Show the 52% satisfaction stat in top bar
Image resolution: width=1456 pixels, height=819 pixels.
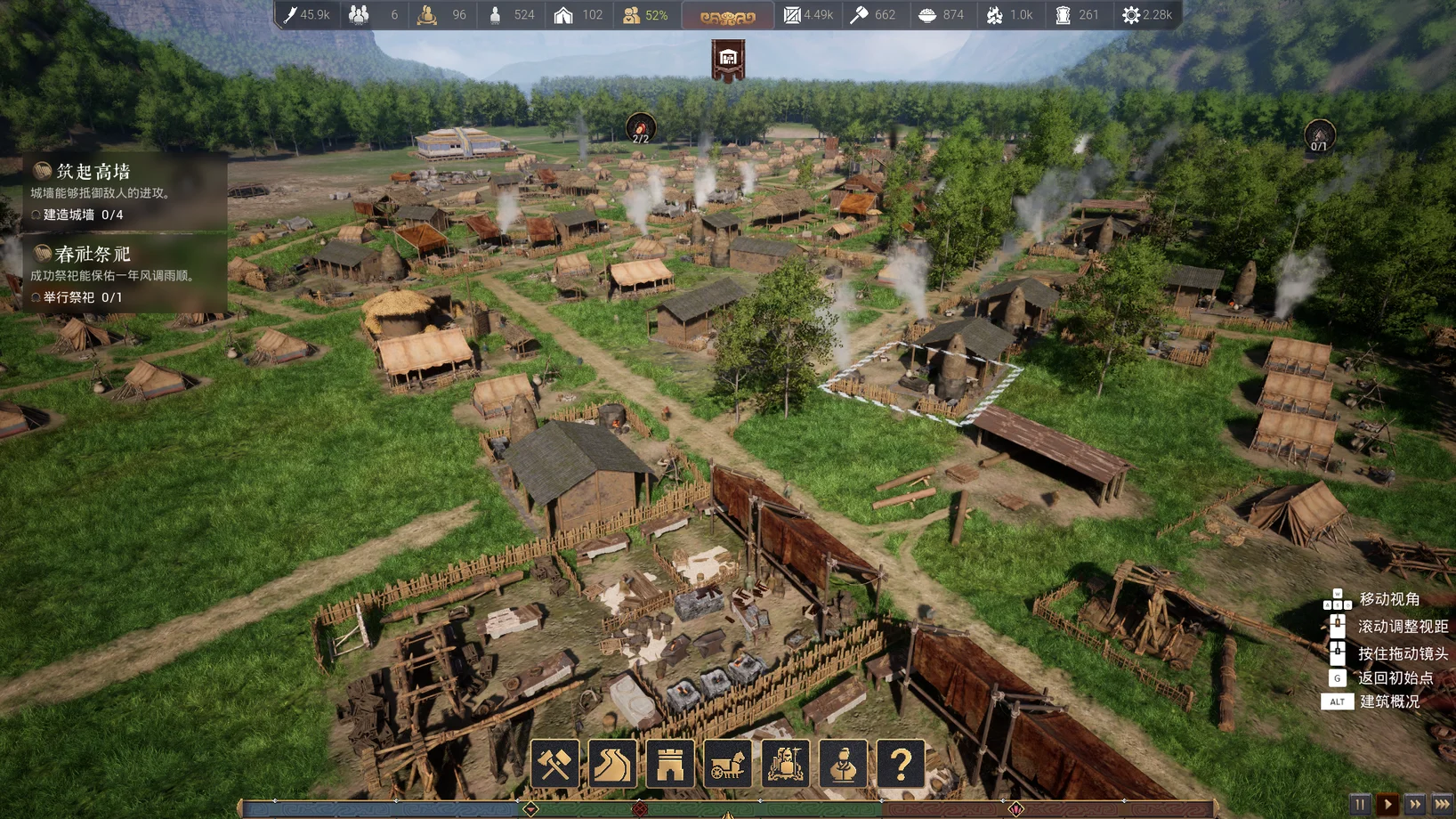647,15
